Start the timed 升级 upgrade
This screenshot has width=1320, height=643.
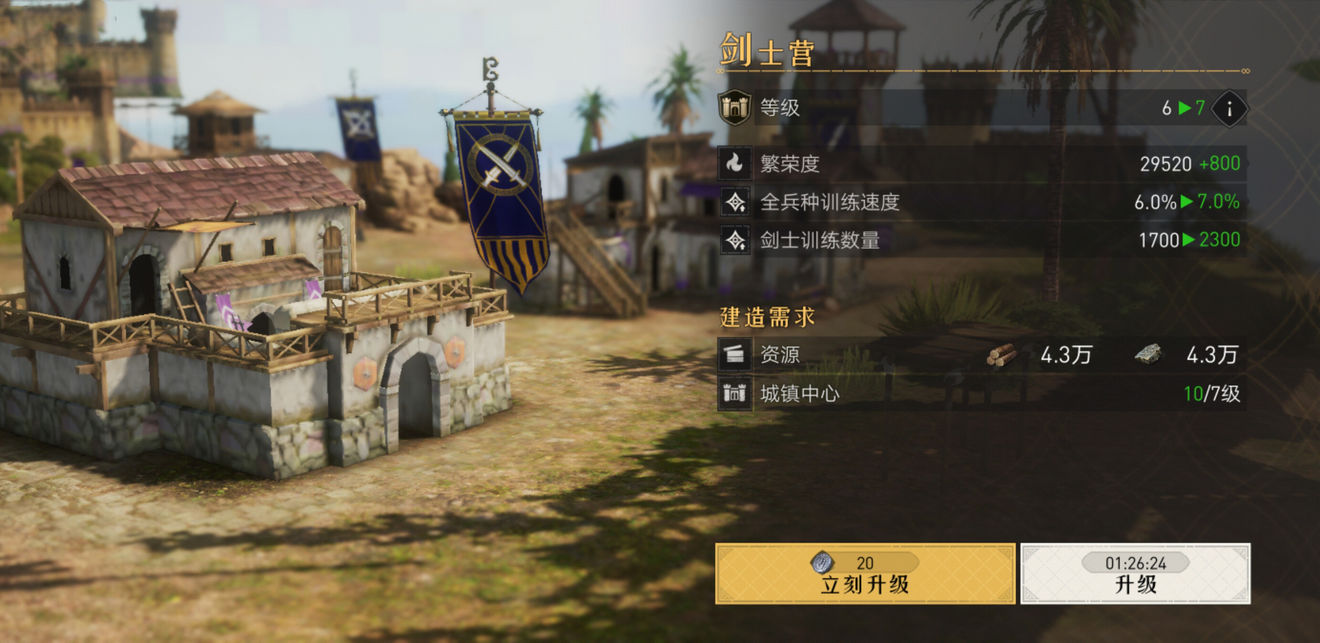click(1135, 574)
